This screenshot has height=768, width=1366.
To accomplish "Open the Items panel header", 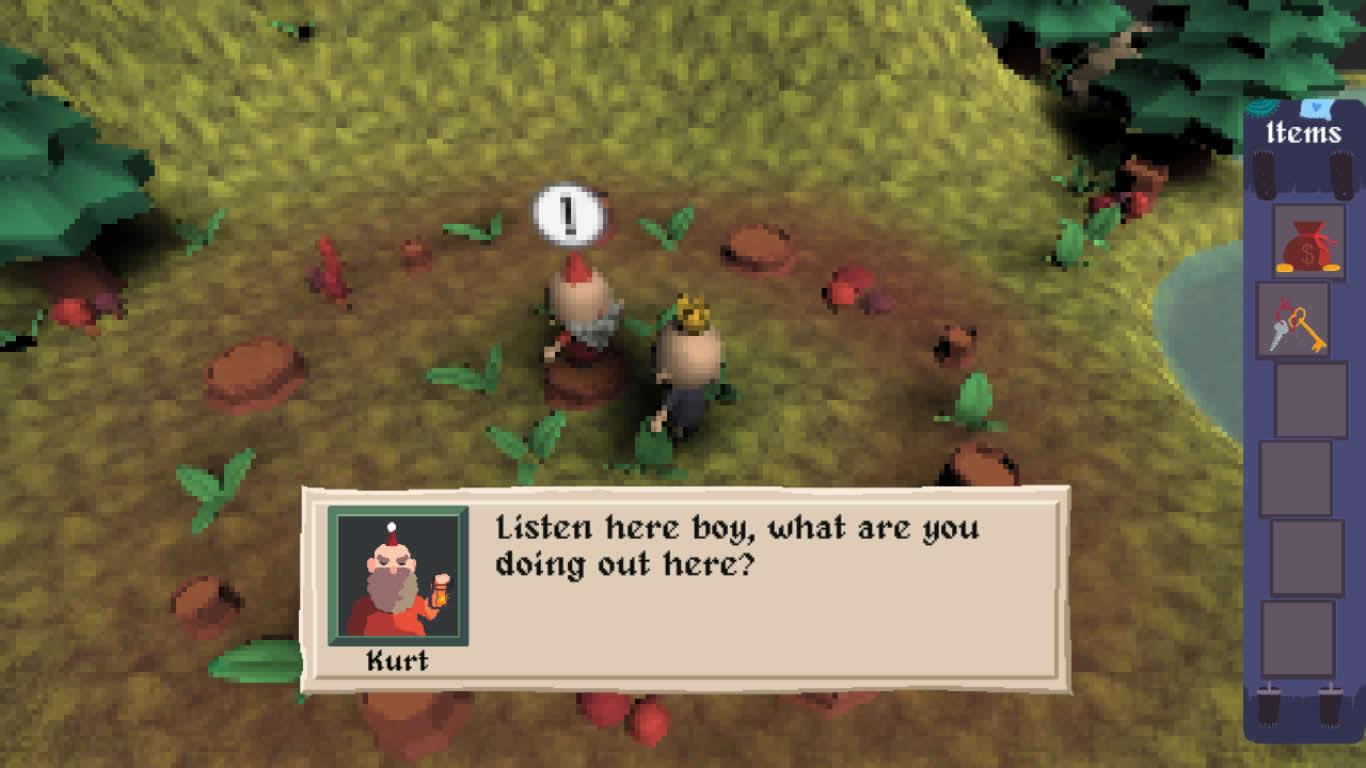I will click(x=1303, y=133).
